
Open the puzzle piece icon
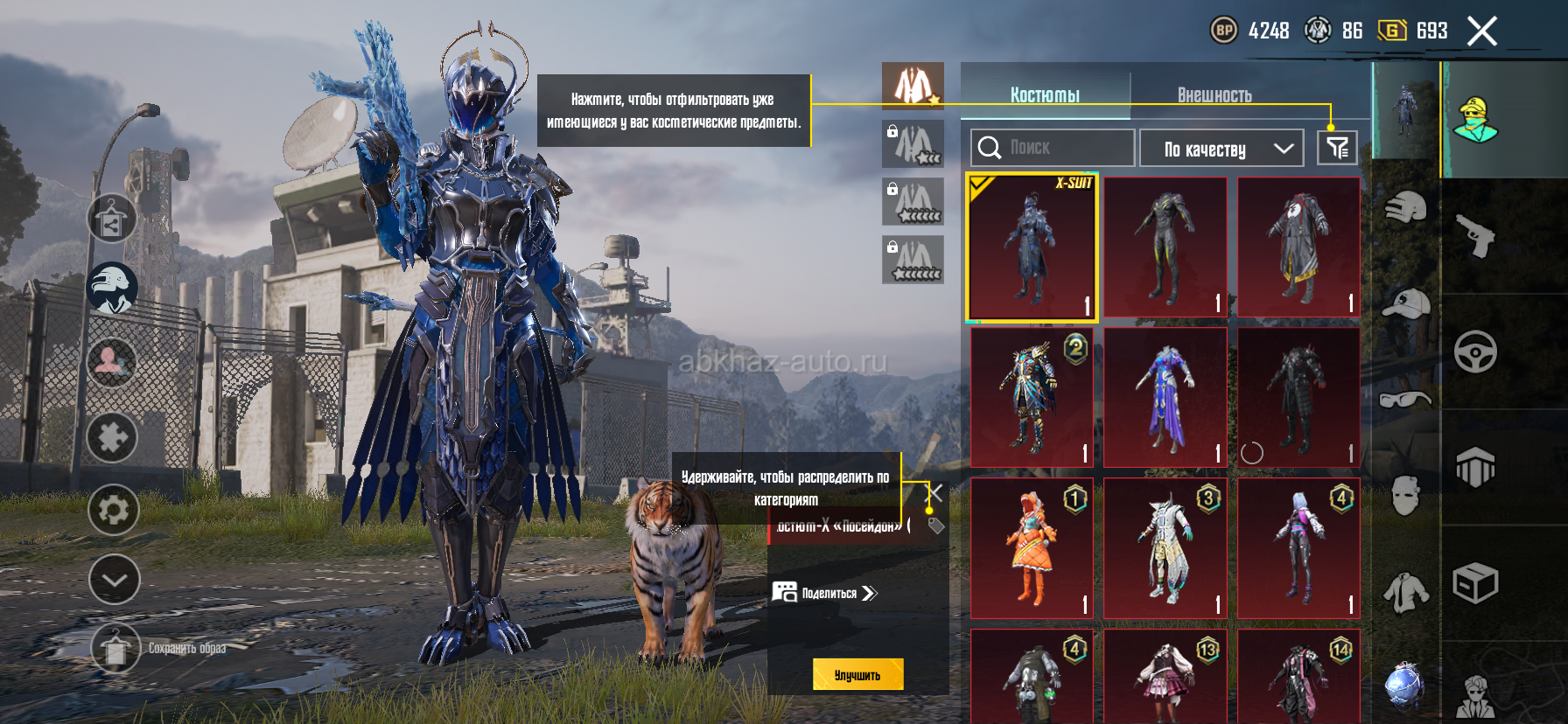(x=112, y=437)
